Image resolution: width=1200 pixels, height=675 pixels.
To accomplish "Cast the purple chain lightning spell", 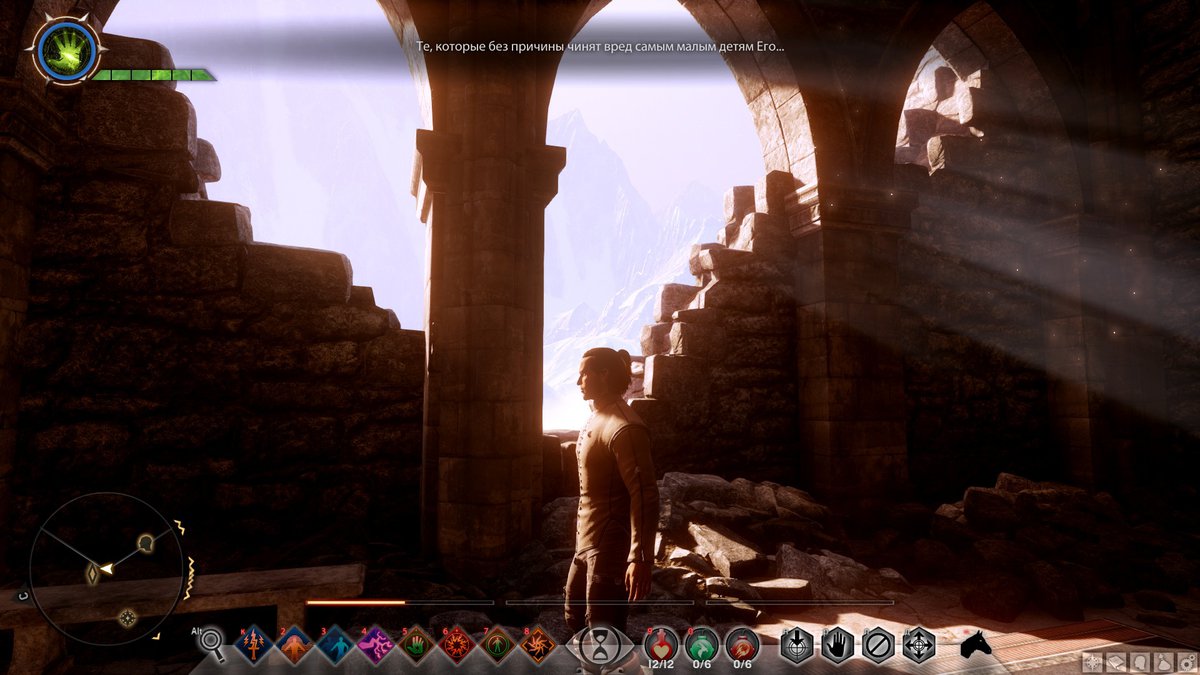I will click(x=376, y=646).
